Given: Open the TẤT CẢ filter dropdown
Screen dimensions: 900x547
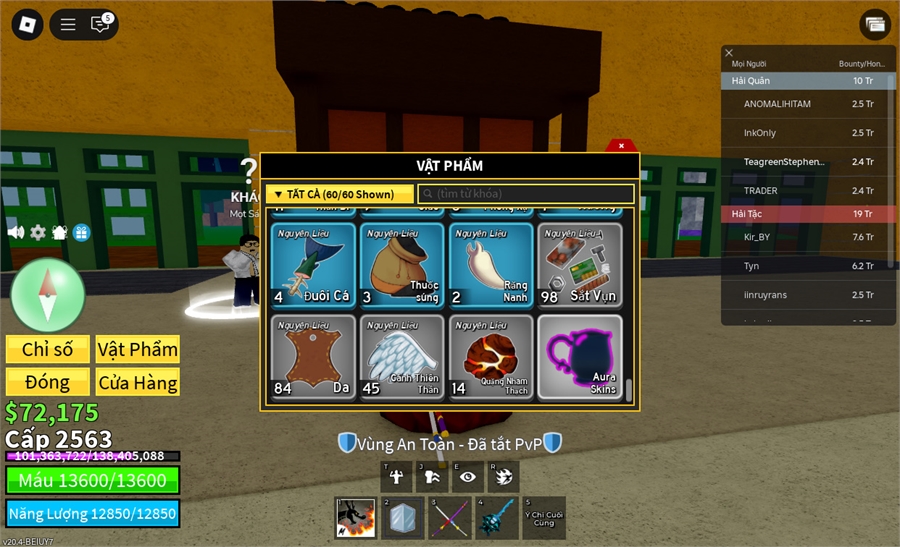Looking at the screenshot, I should [339, 194].
